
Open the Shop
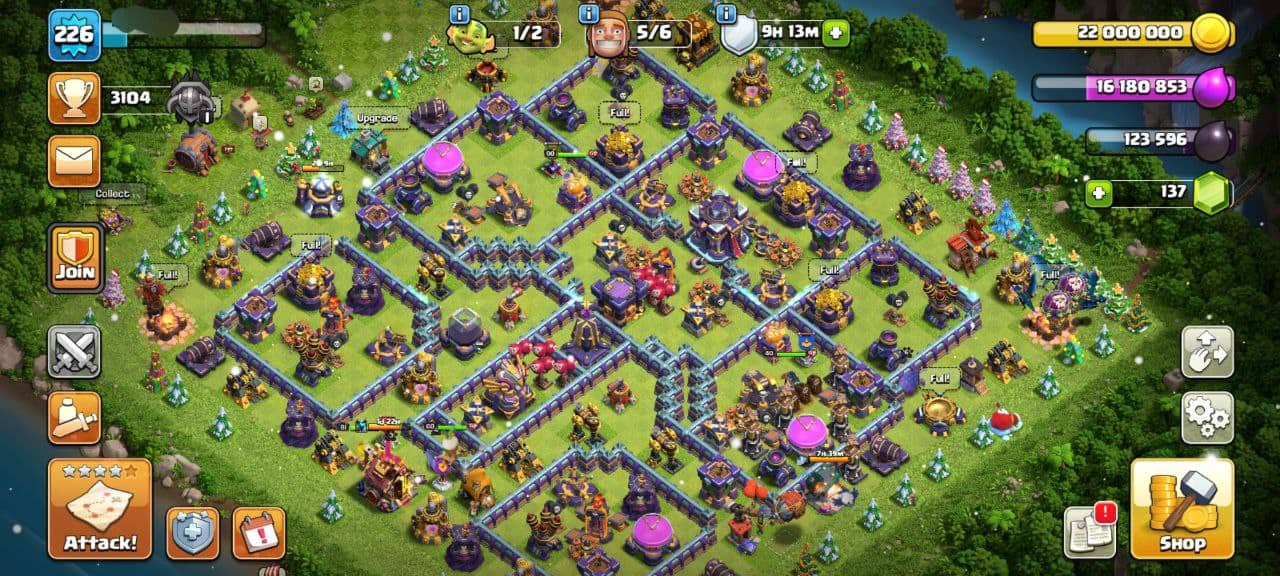[x=1181, y=508]
